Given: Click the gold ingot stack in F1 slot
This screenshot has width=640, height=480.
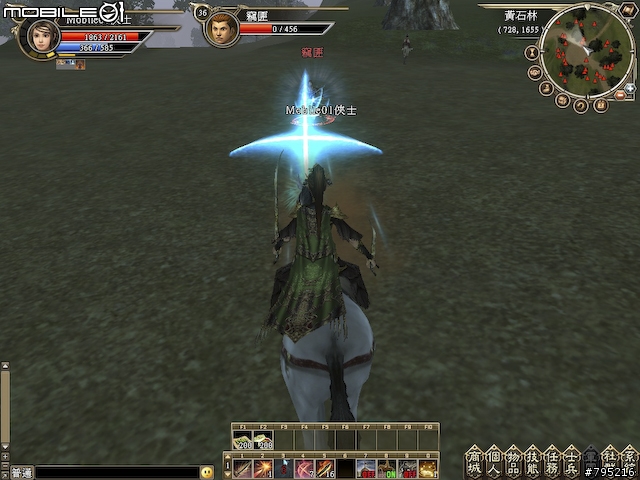Looking at the screenshot, I should point(243,442).
